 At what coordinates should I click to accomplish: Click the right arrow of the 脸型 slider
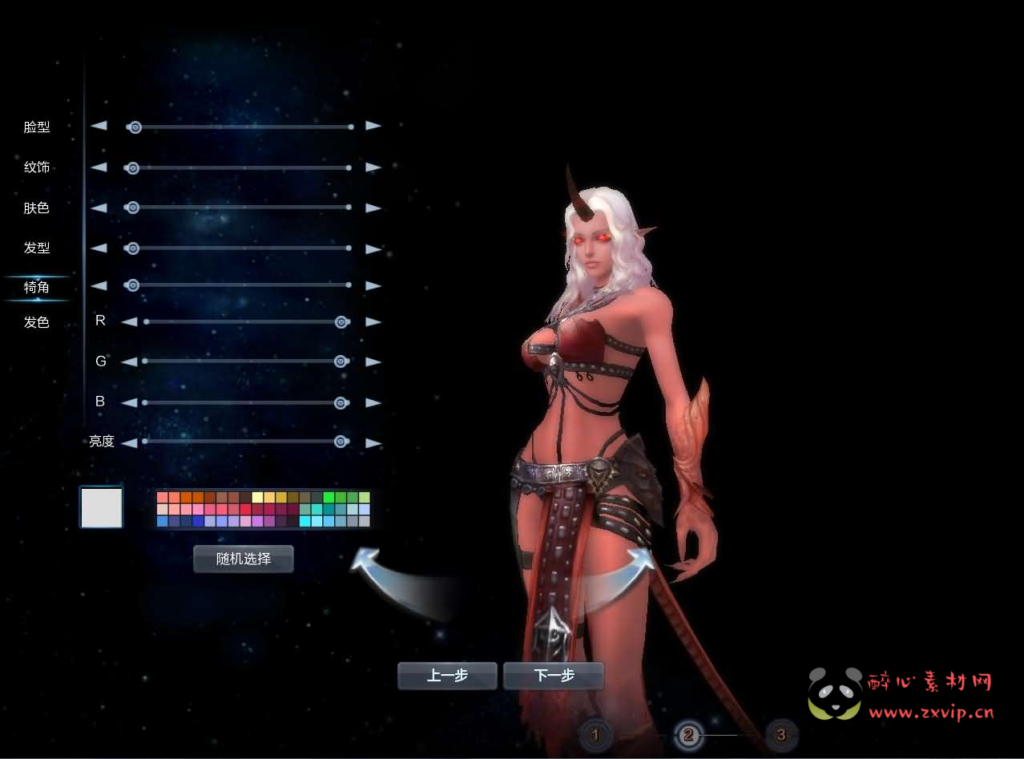[x=373, y=126]
